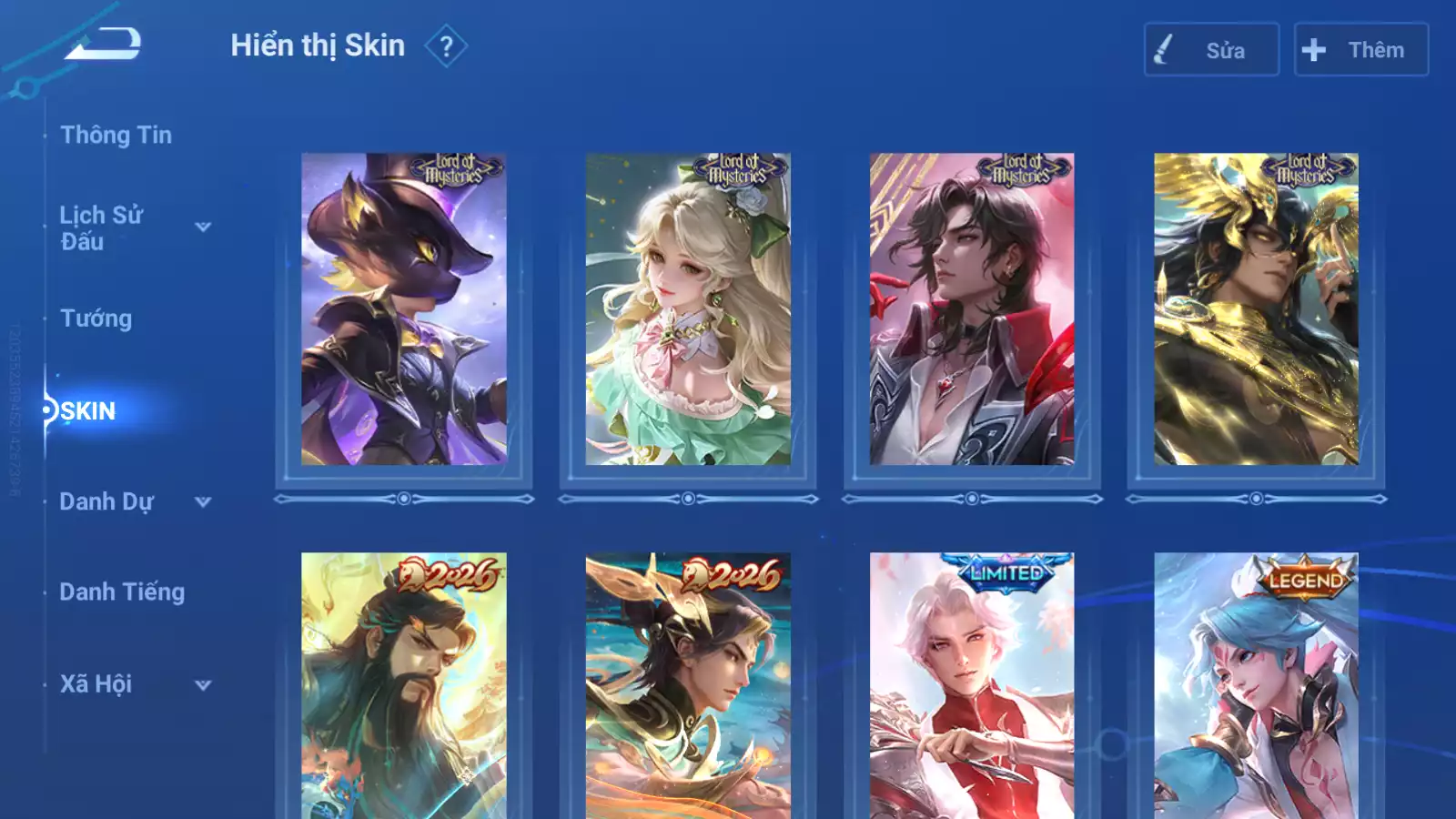Select the cat in top hat skin card
Viewport: 1456px width, 819px height.
[404, 309]
